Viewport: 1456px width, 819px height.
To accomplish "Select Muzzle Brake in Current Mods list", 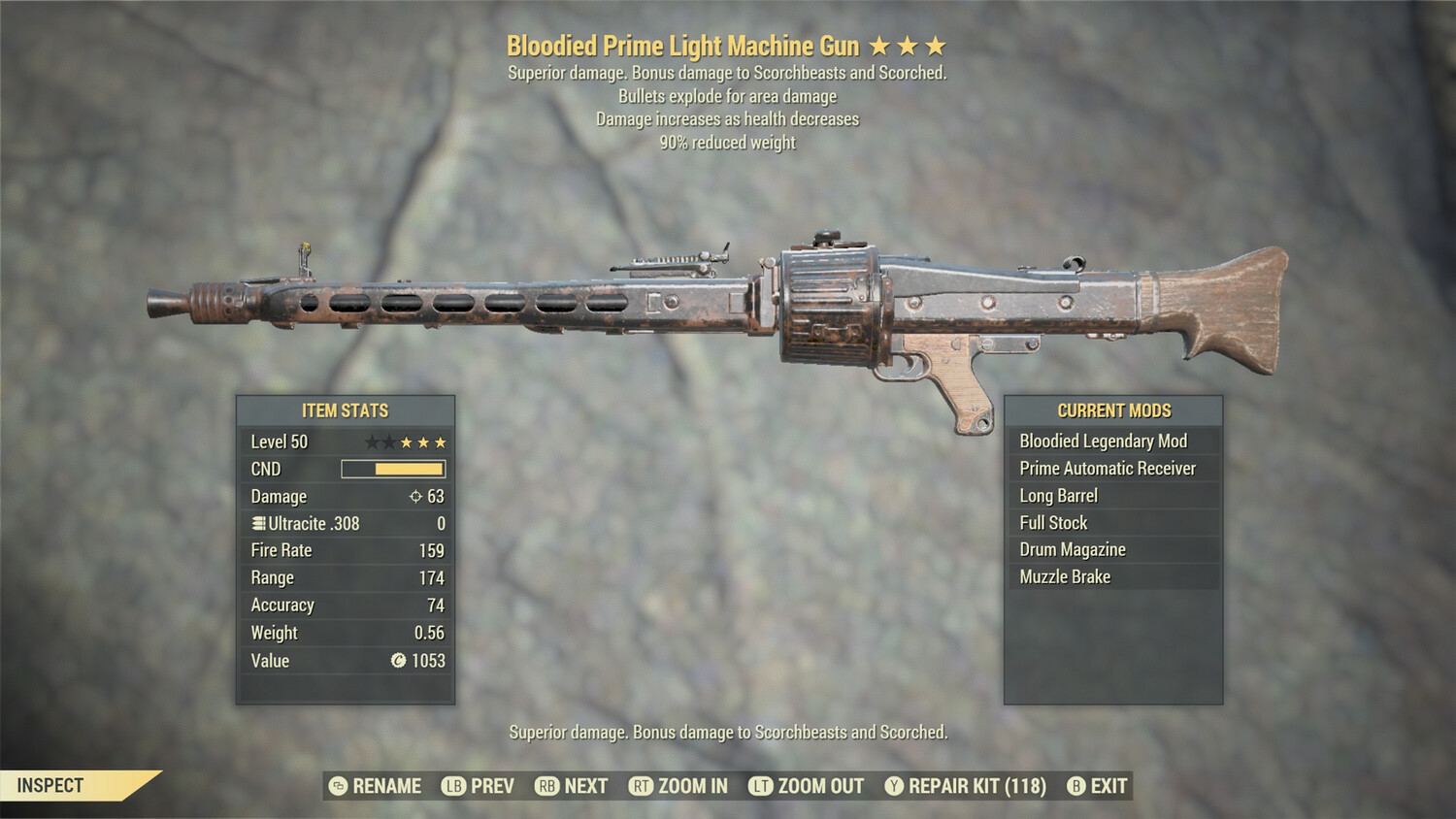I will tap(1114, 576).
